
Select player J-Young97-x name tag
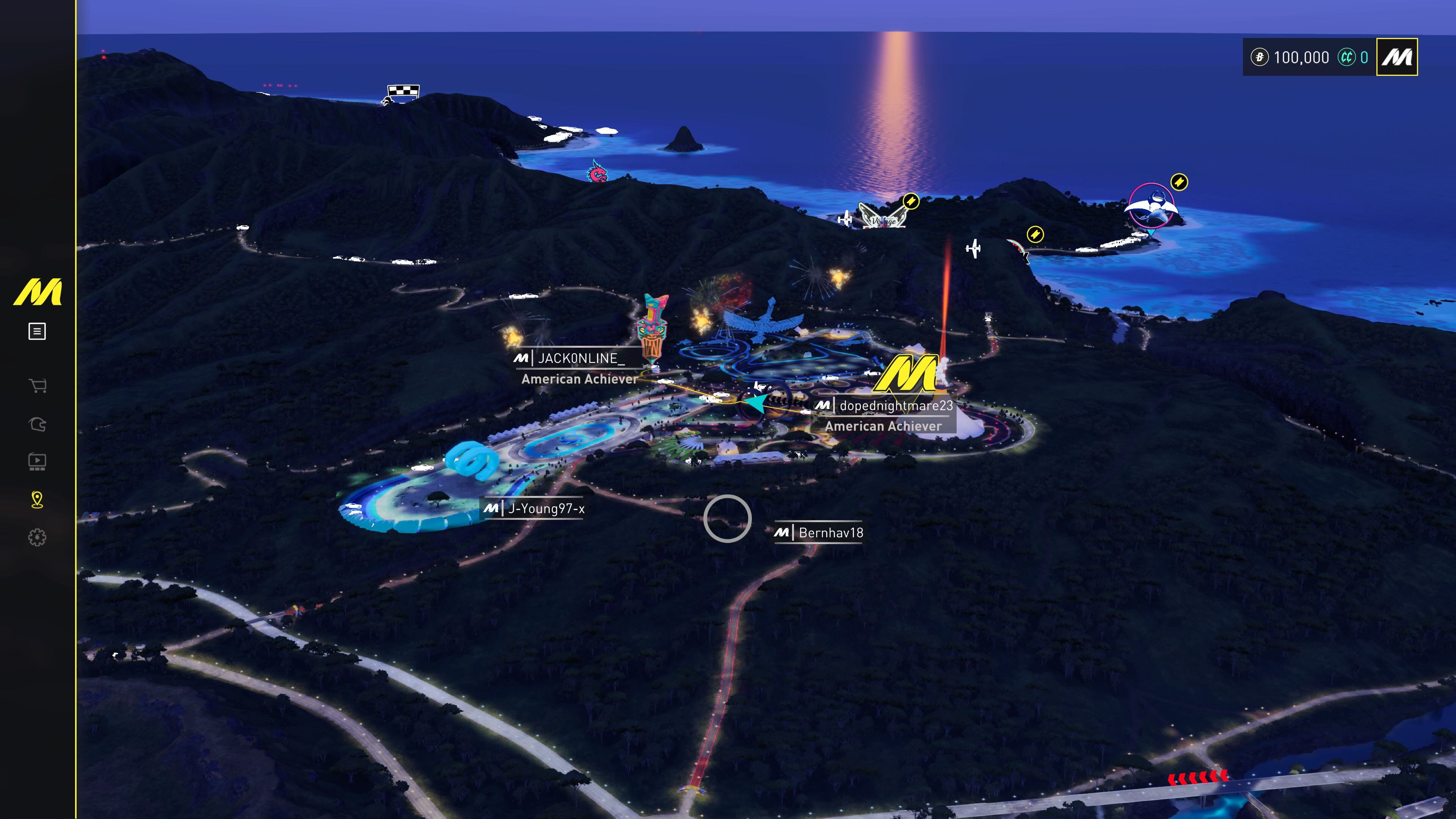click(546, 509)
